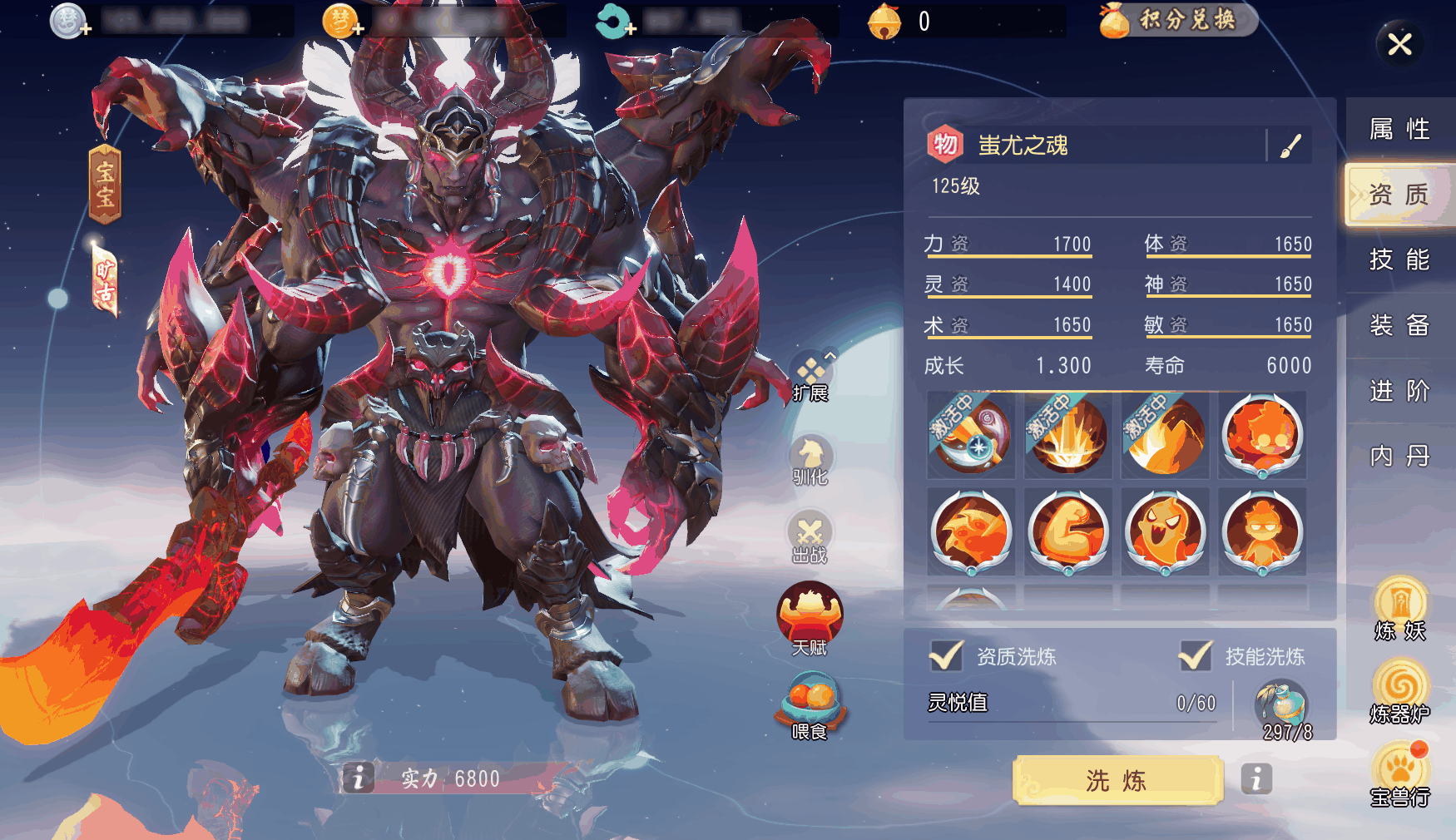The image size is (1456, 840).
Task: Click the info button beside 实力 6800
Action: (359, 778)
